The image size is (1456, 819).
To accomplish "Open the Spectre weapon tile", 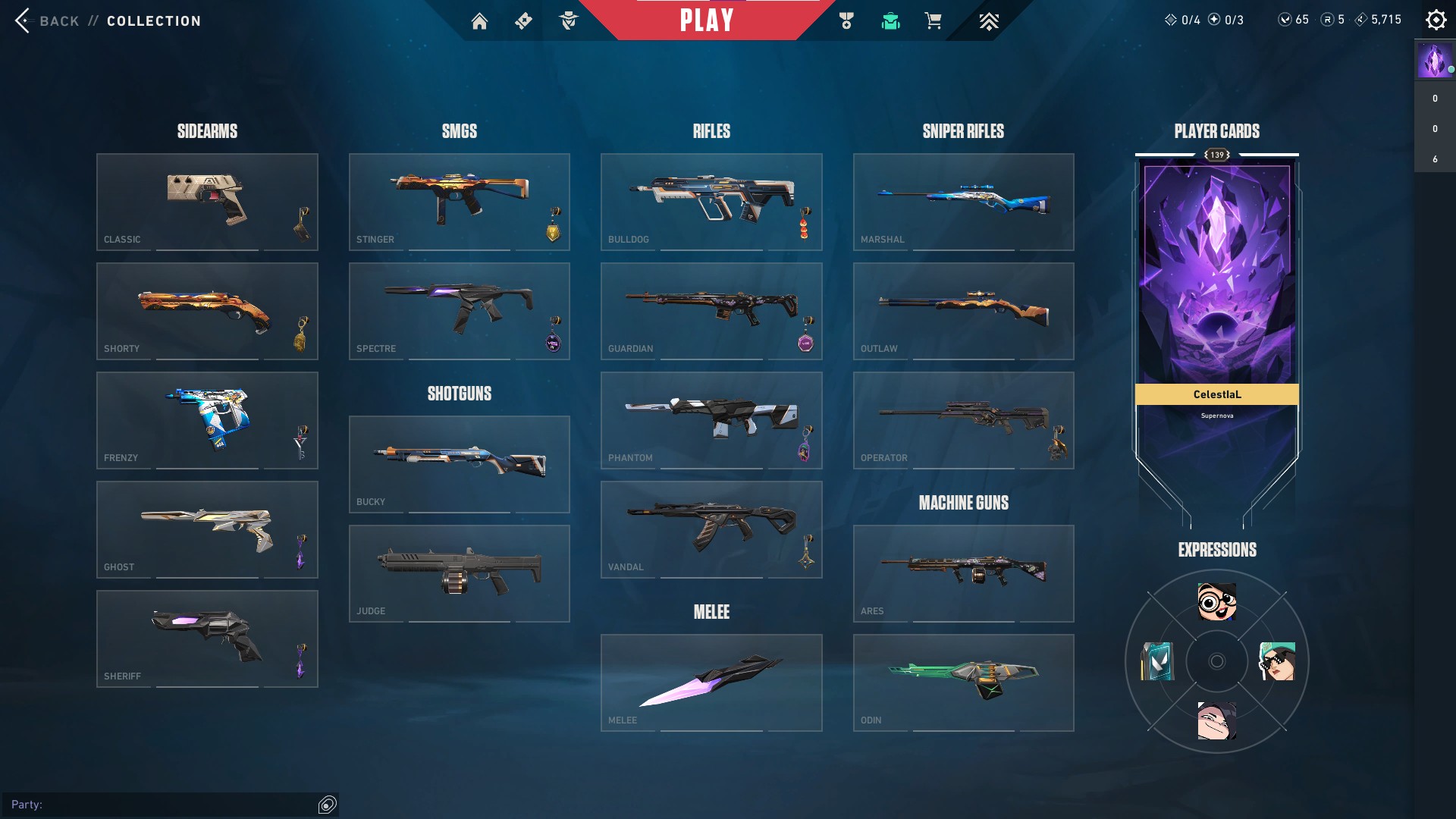I will click(x=459, y=311).
